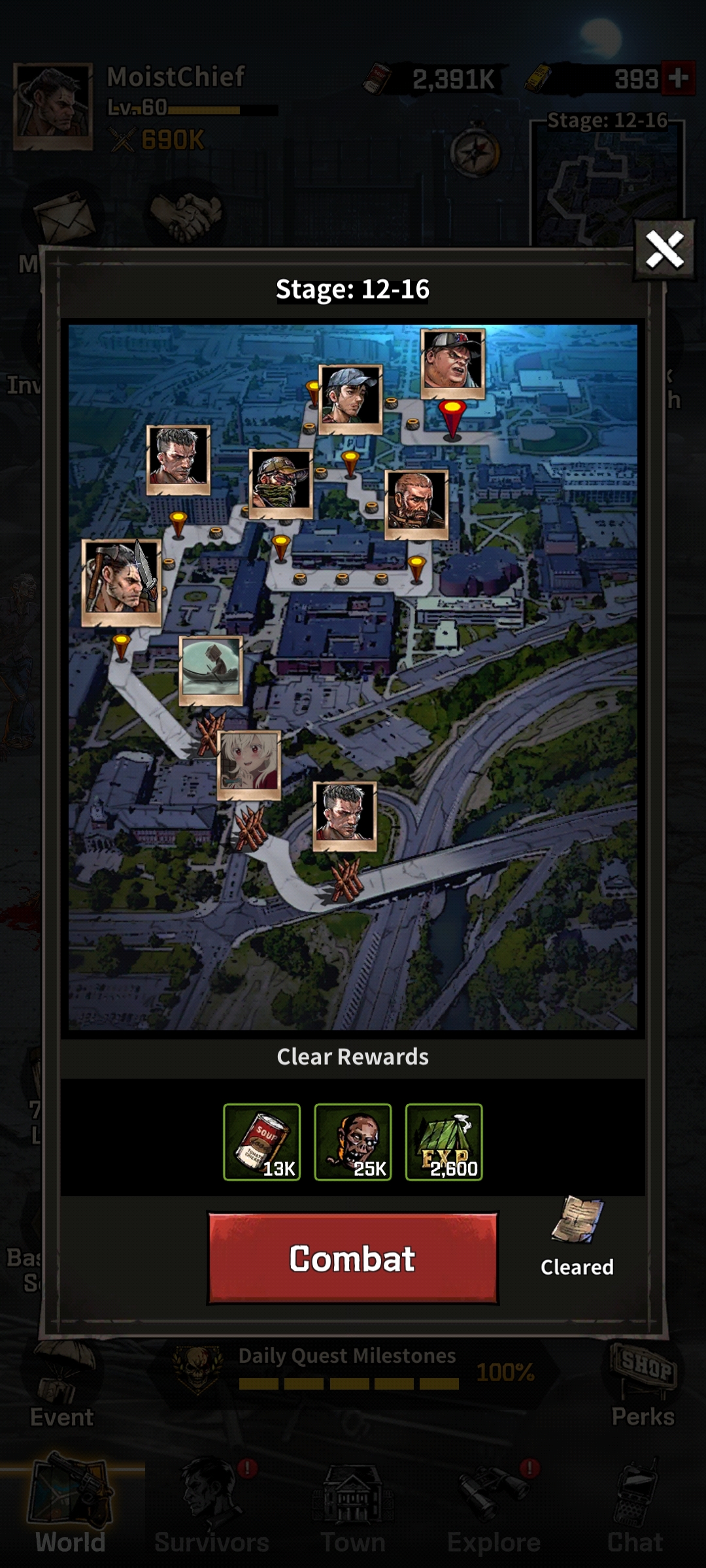
Task: Select the bearded man portrait on map
Action: (416, 502)
